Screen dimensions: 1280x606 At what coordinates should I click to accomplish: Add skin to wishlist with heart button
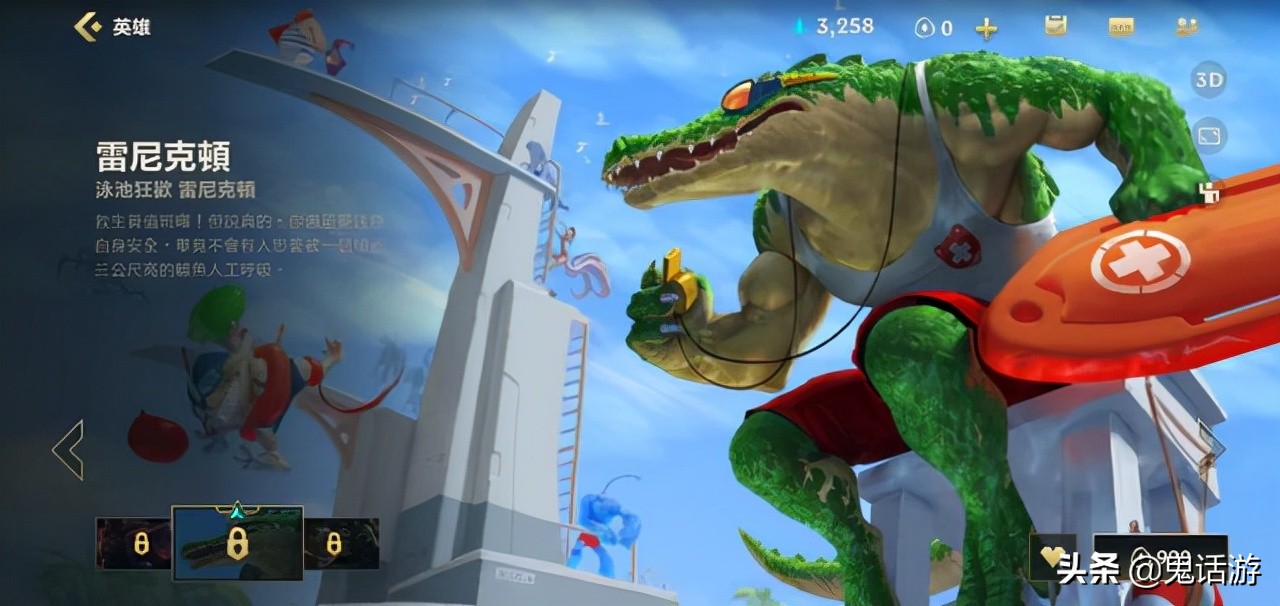point(1050,556)
